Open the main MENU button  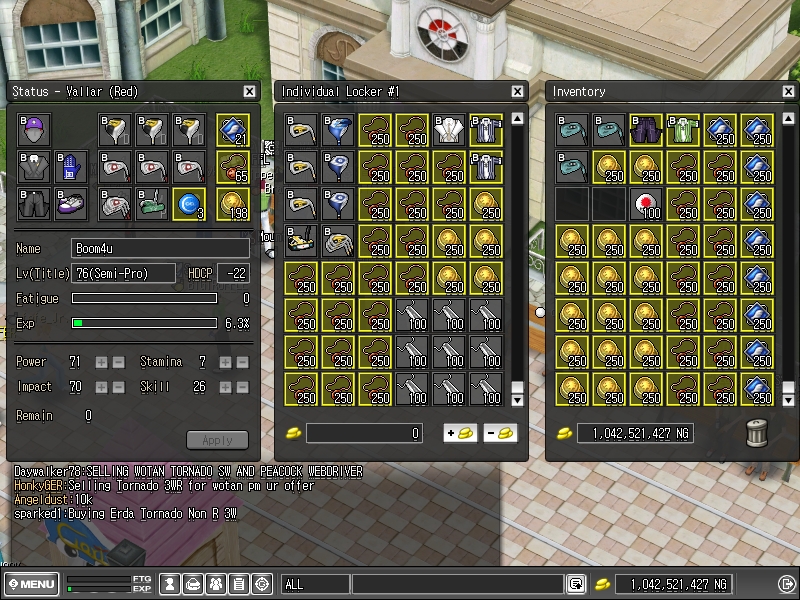tap(31, 584)
